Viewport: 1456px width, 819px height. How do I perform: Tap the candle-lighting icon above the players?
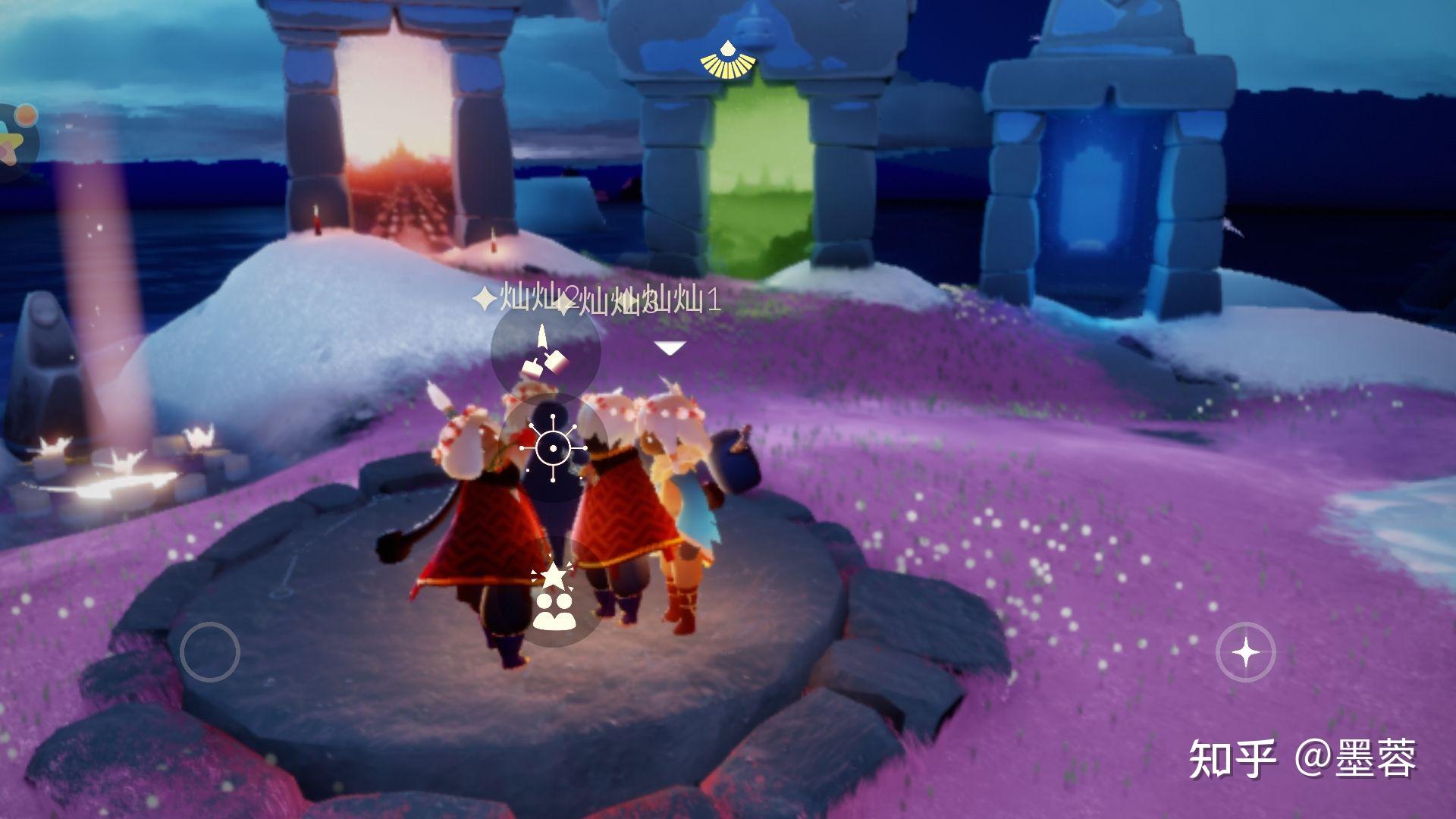[545, 353]
